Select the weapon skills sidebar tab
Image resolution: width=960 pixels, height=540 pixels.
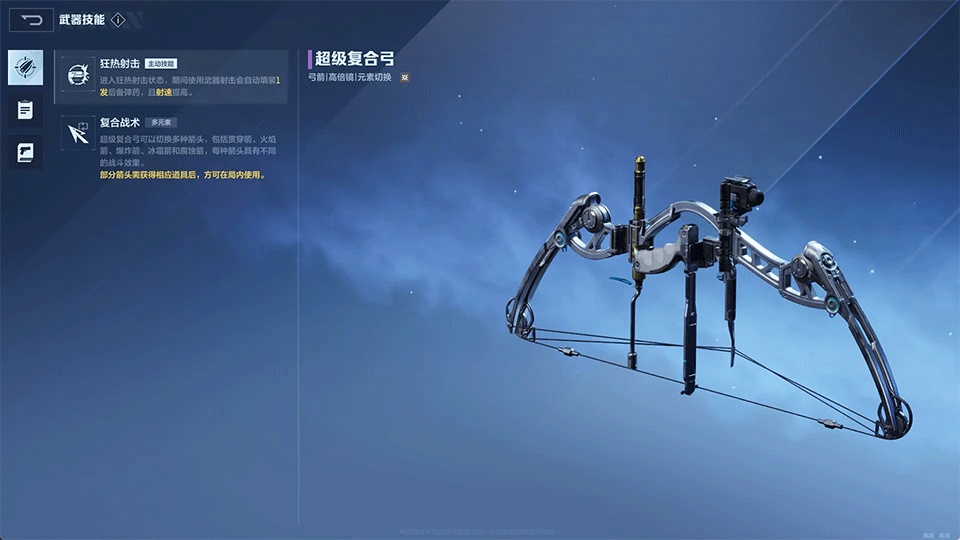[x=25, y=67]
